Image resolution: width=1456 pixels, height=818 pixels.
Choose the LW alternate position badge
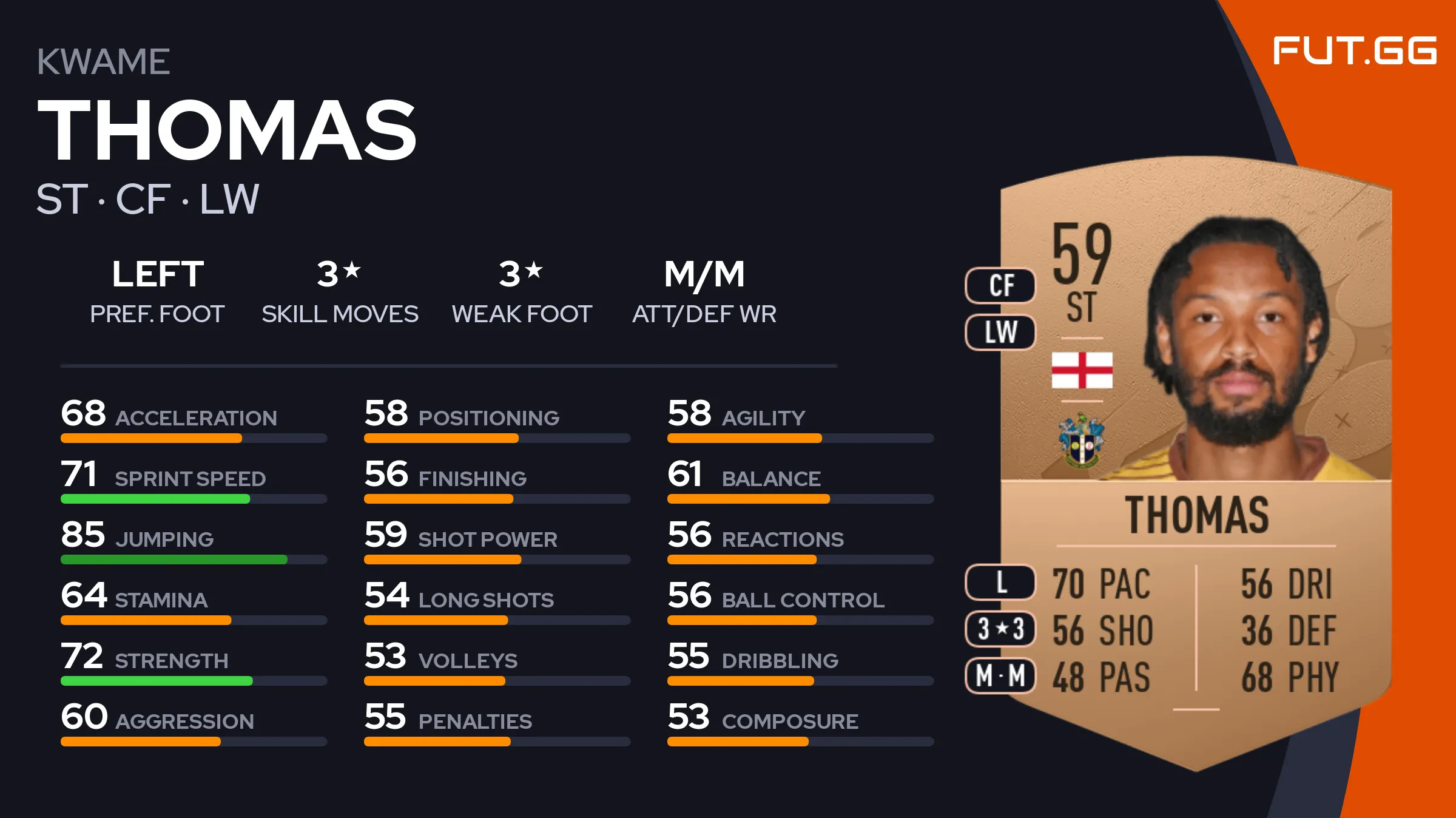[x=1000, y=332]
